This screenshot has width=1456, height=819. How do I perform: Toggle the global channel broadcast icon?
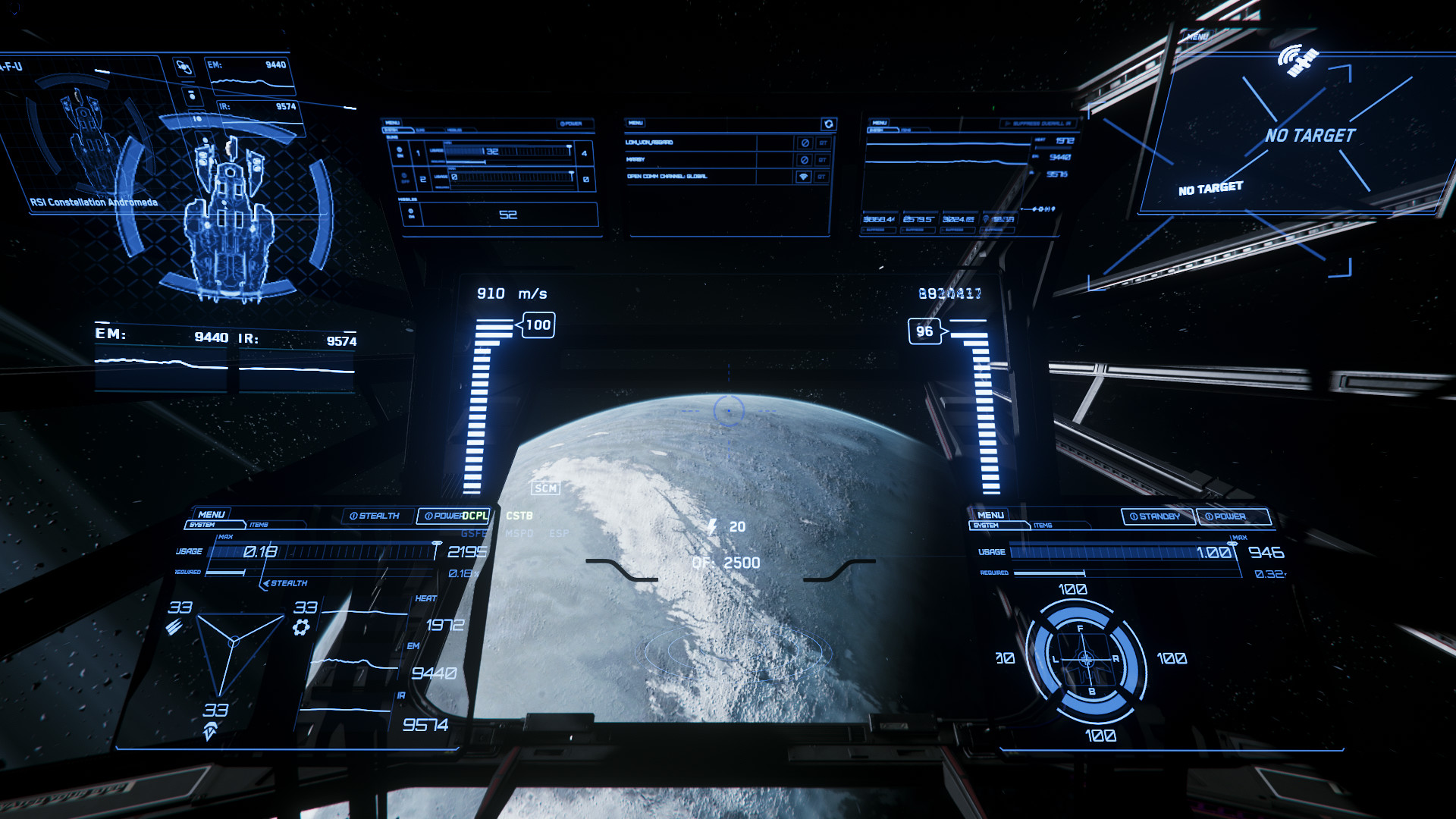point(804,177)
